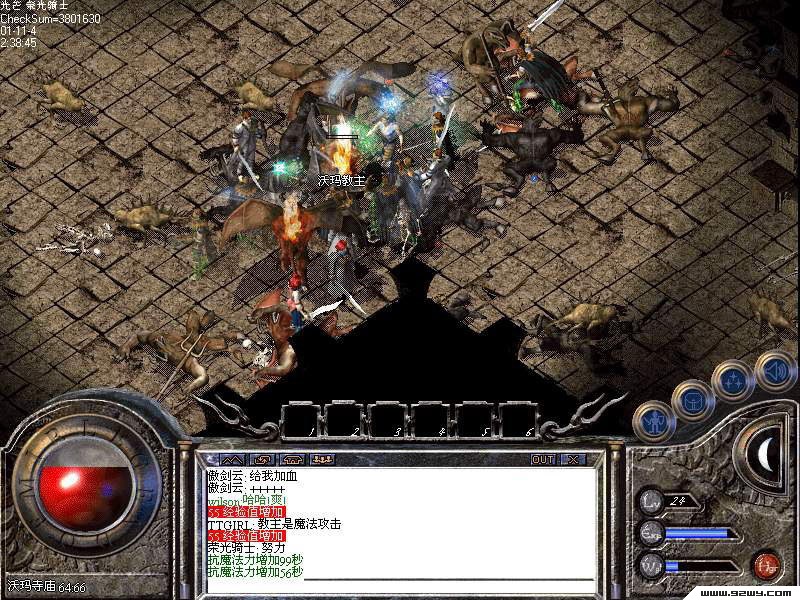Open the character status round button
This screenshot has height=600, width=800.
653,420
